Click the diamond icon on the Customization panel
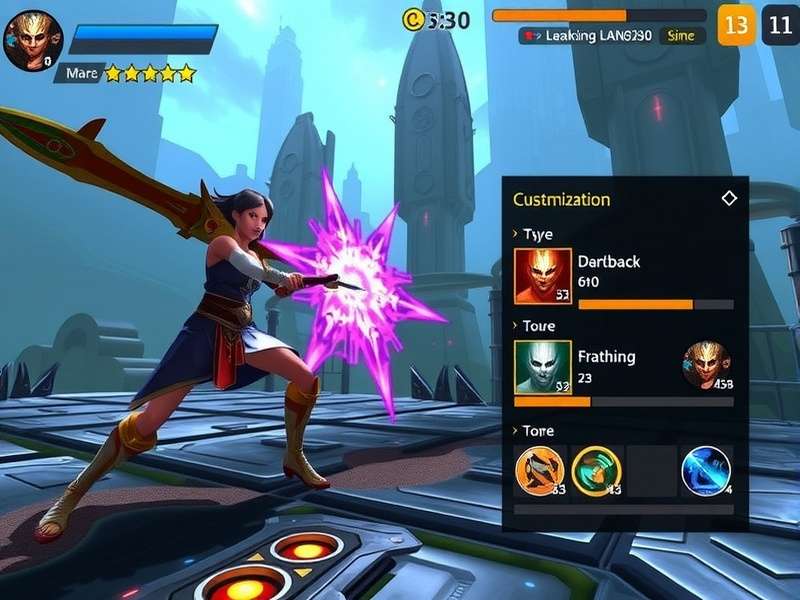Image resolution: width=800 pixels, height=600 pixels. point(729,198)
